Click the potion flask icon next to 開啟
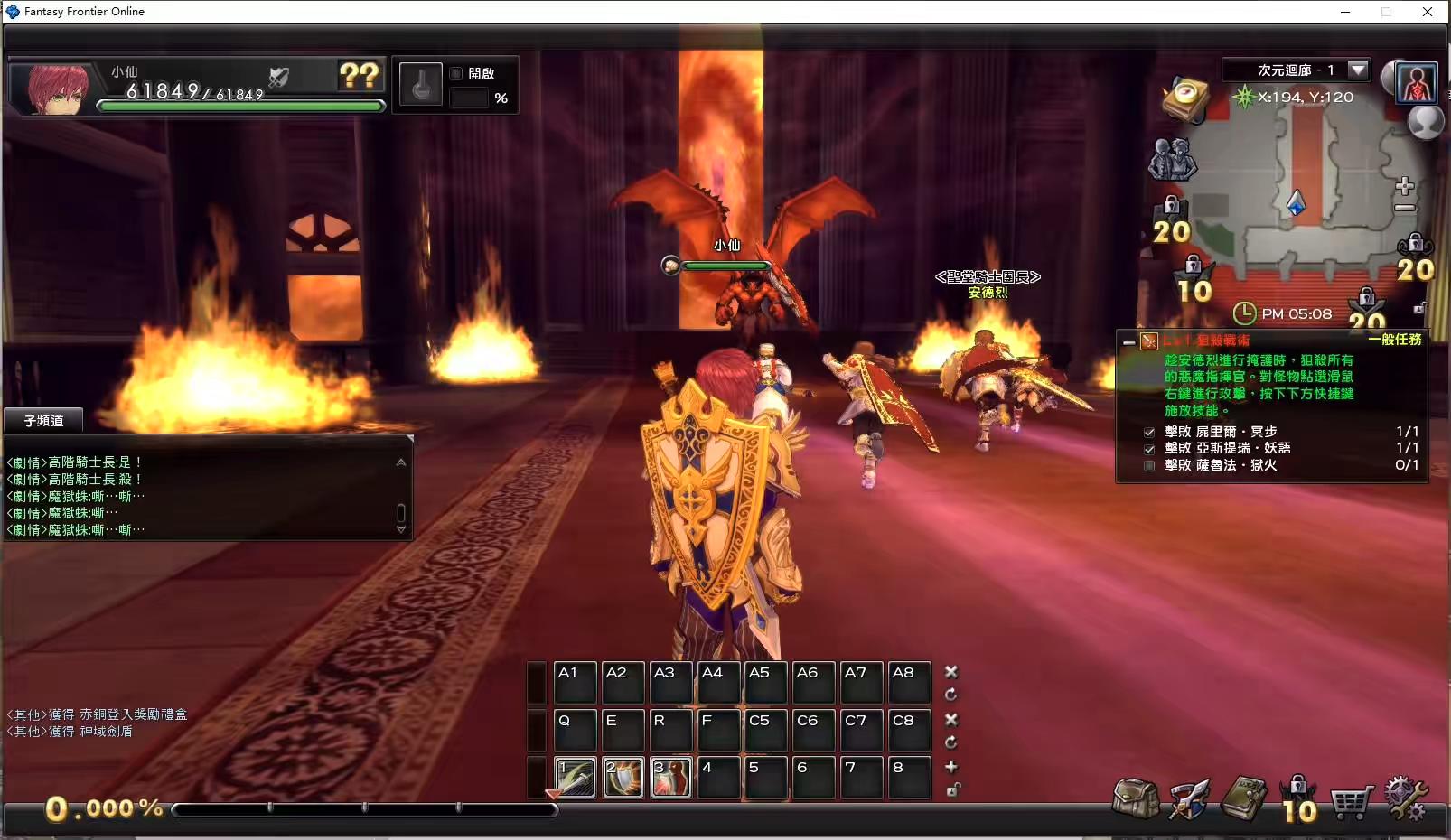Image resolution: width=1451 pixels, height=840 pixels. pyautogui.click(x=420, y=83)
